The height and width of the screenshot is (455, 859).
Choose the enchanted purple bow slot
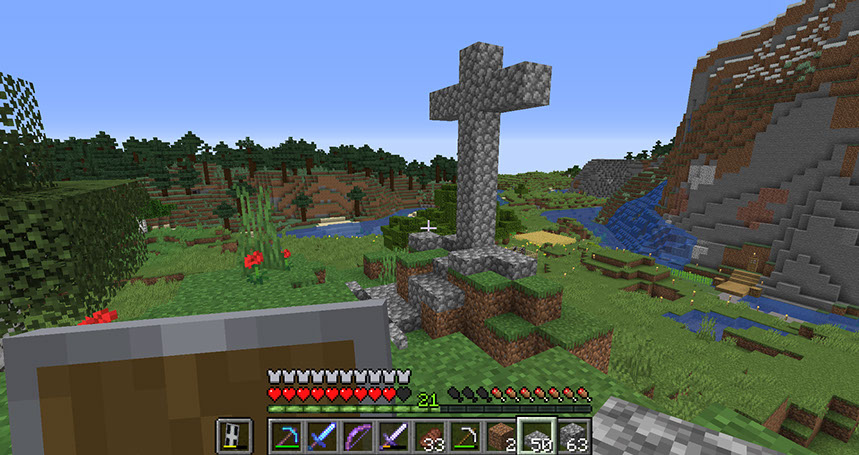tap(358, 436)
